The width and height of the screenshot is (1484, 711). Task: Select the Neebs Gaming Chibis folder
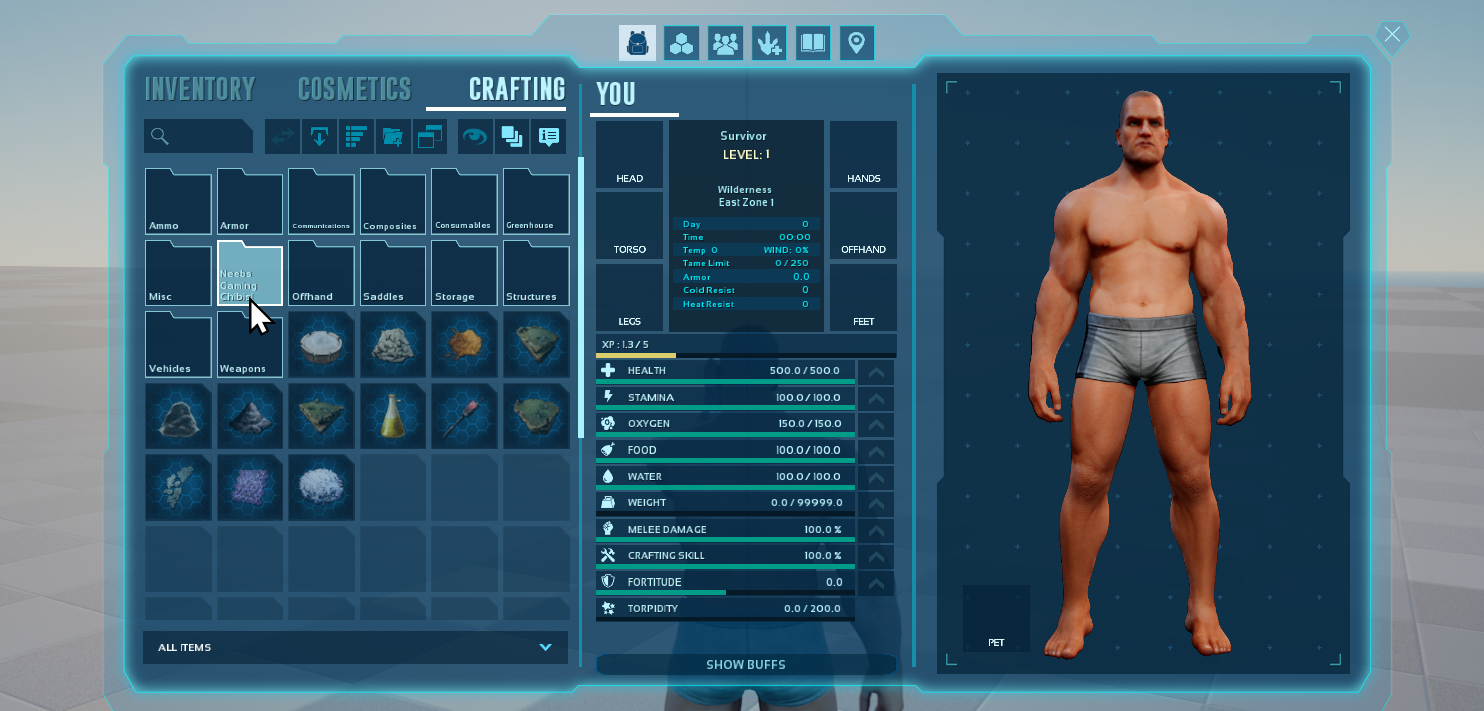pos(250,273)
